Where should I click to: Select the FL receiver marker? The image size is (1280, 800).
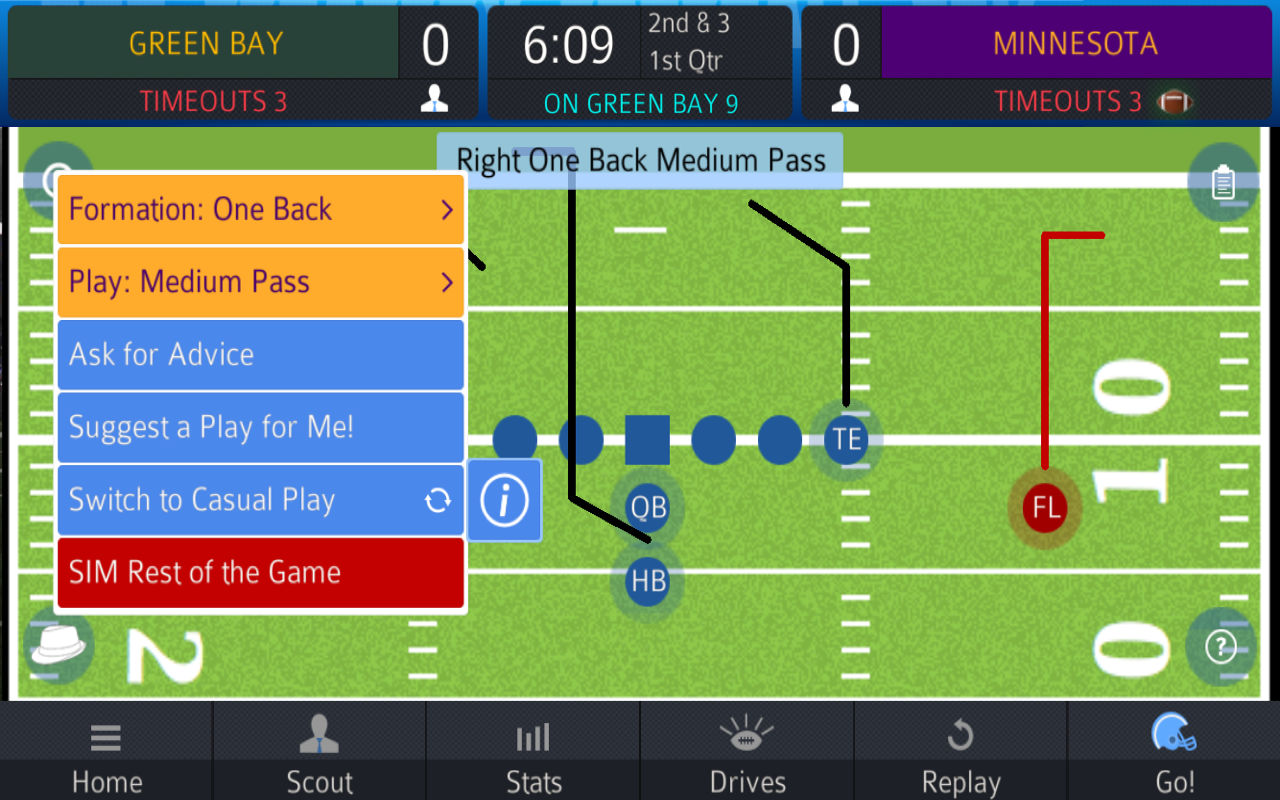1044,508
